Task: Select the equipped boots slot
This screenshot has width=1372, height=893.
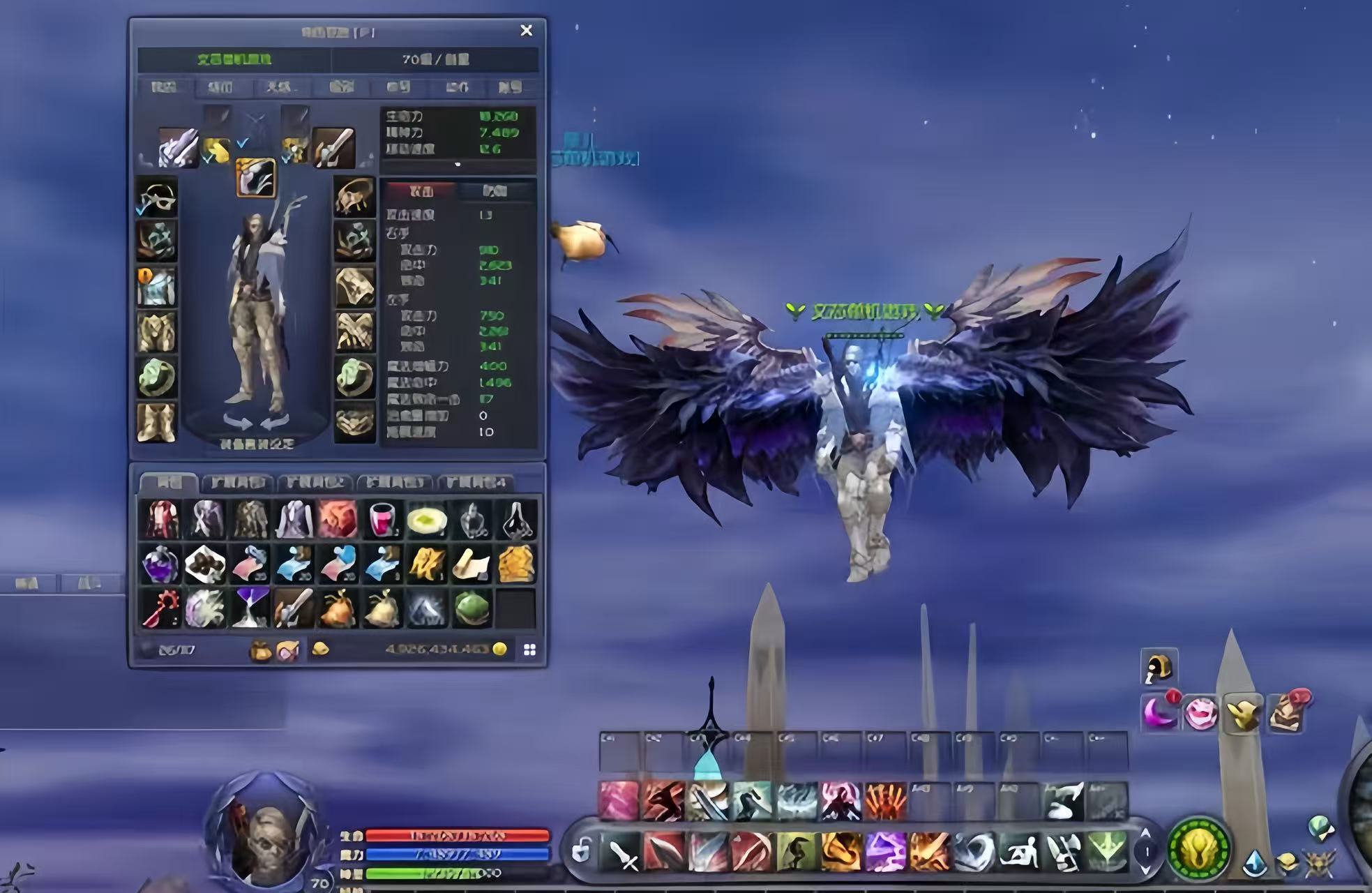Action: 157,422
